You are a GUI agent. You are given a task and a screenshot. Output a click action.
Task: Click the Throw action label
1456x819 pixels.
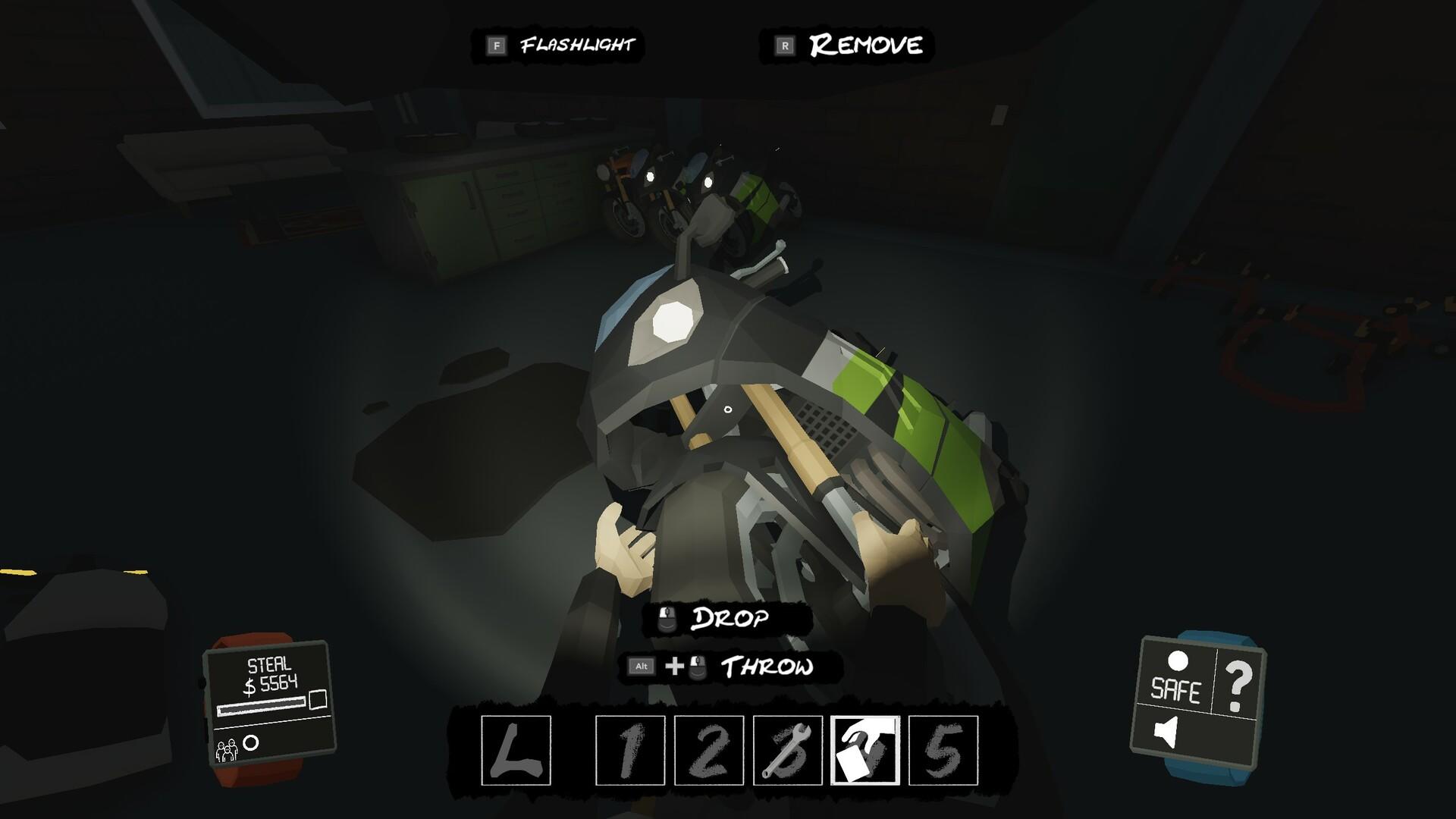tap(767, 668)
